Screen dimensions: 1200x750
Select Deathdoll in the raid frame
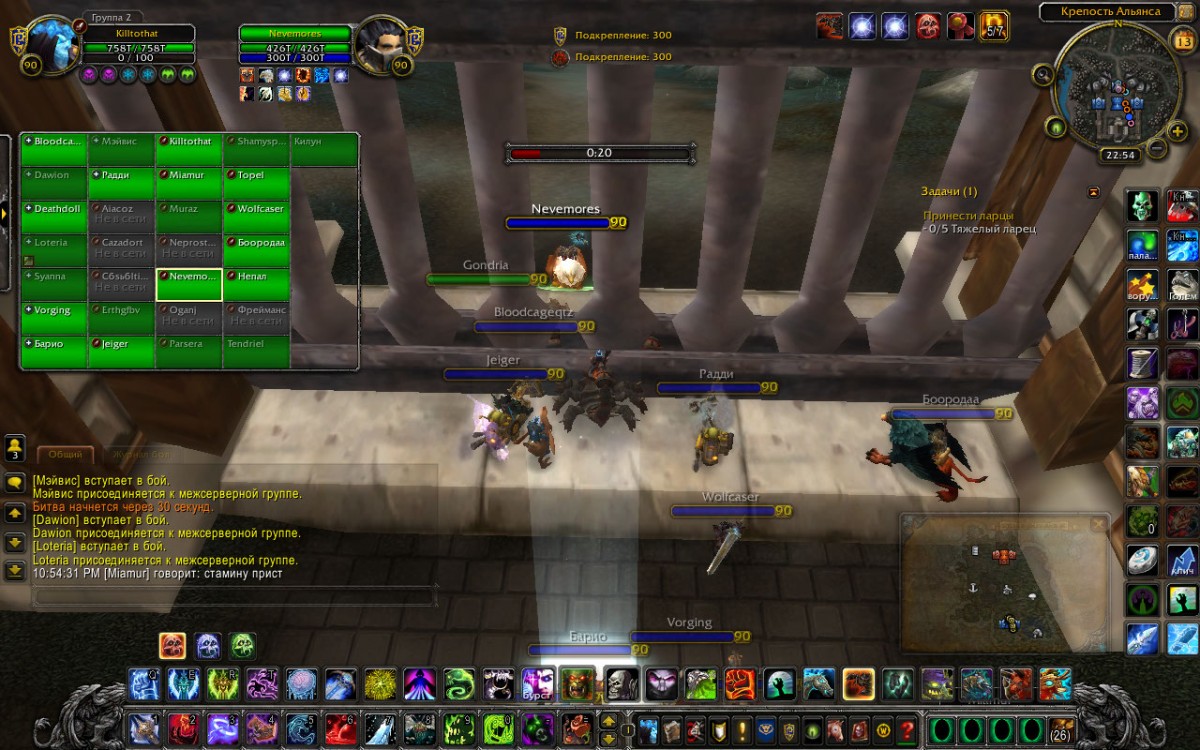54,209
